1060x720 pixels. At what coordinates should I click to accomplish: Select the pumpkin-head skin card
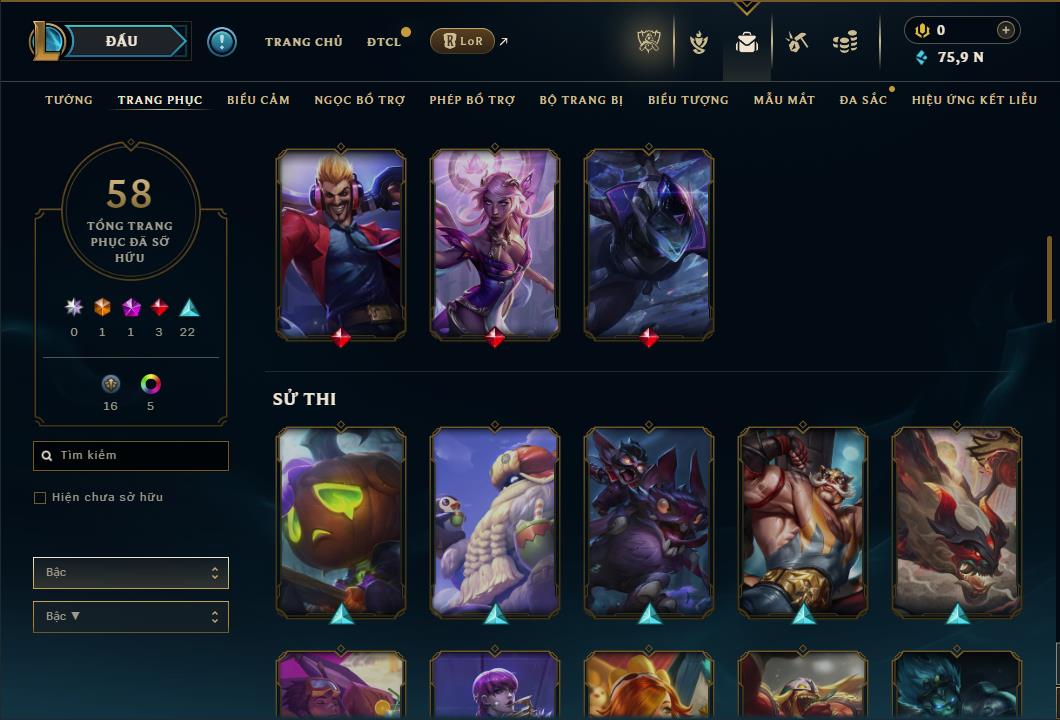(x=341, y=520)
